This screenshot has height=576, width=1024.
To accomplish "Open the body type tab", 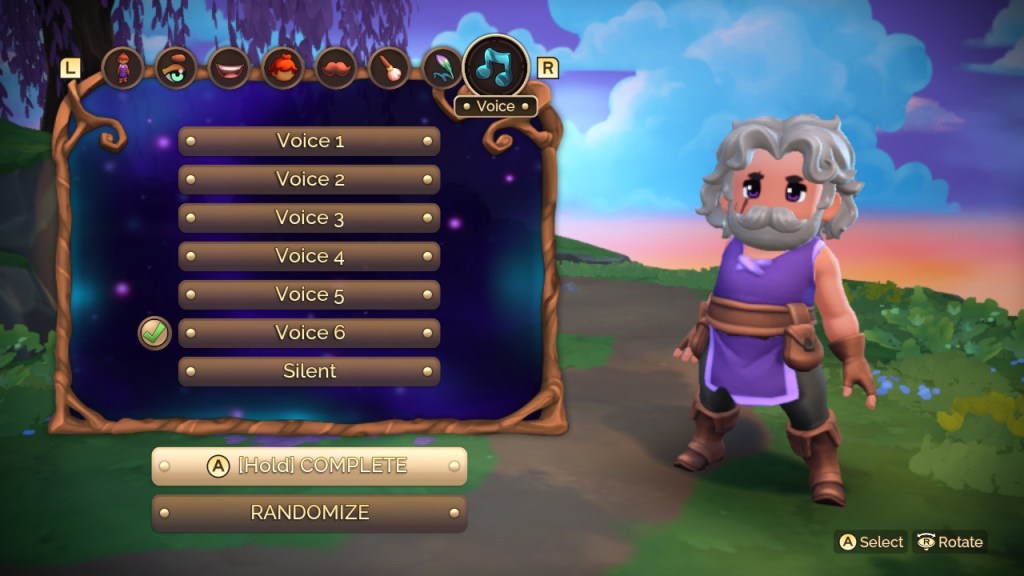I will pyautogui.click(x=123, y=69).
